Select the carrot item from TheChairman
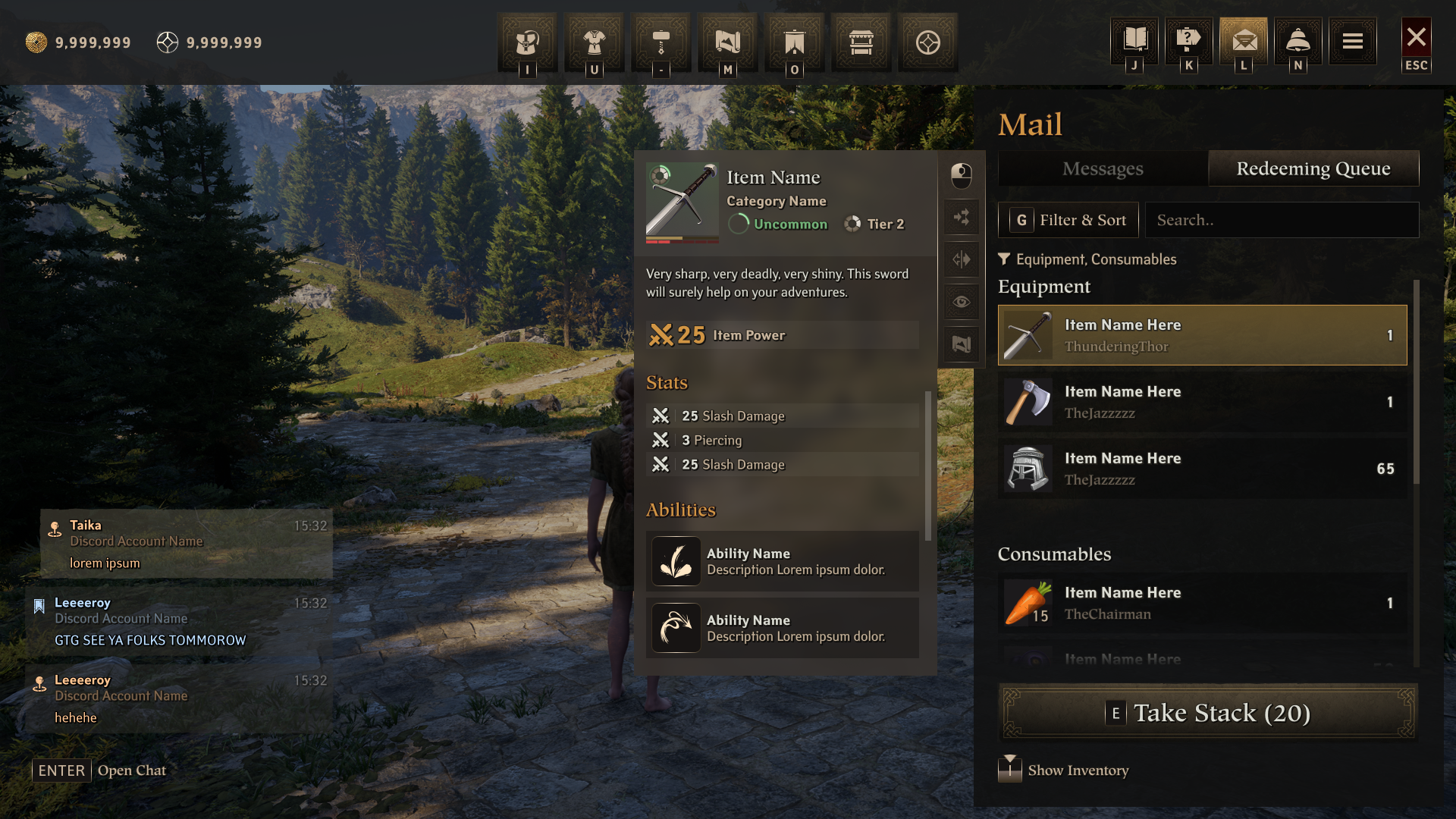Image resolution: width=1456 pixels, height=819 pixels. coord(1202,603)
